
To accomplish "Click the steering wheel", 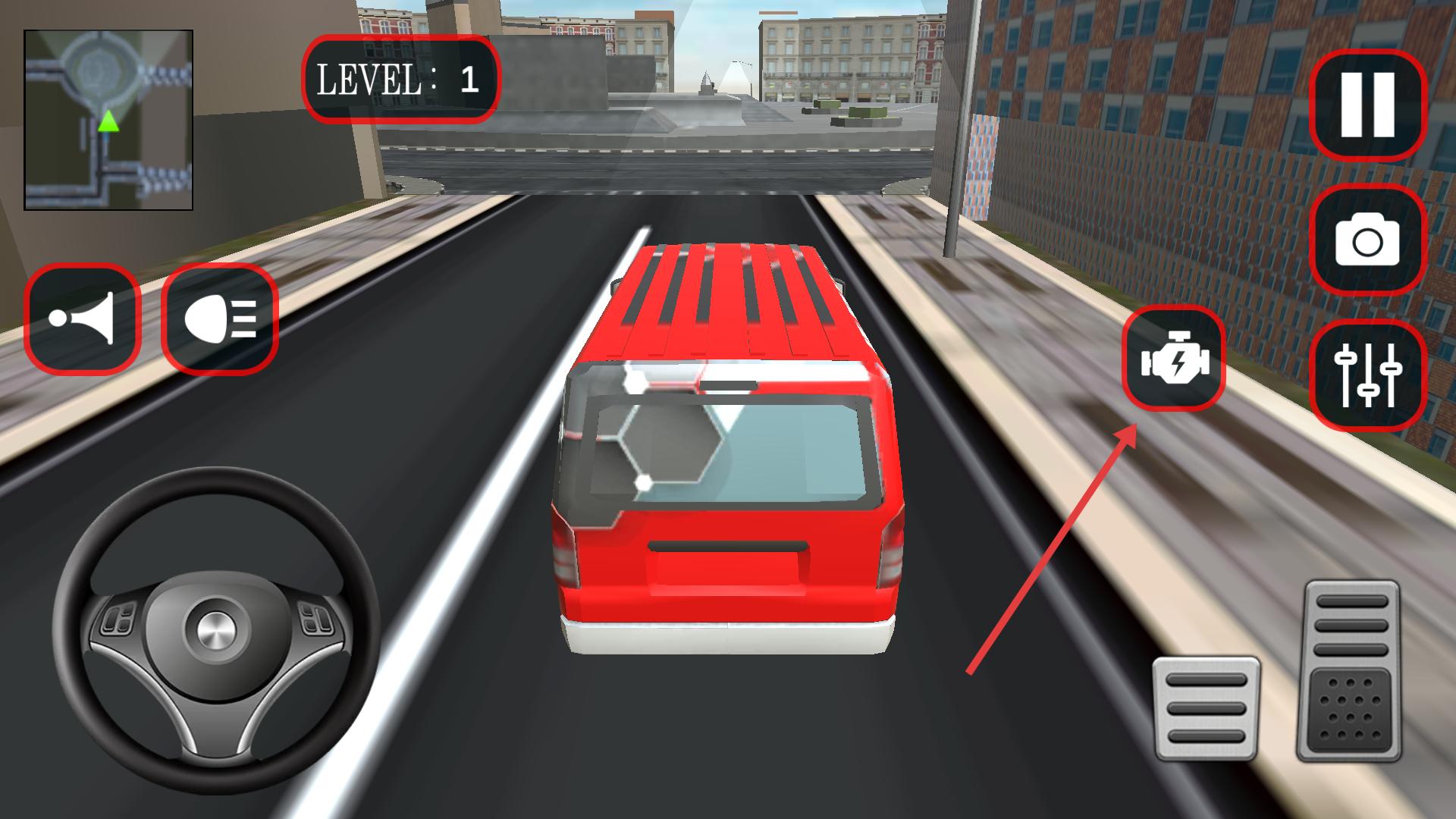I will 216,629.
